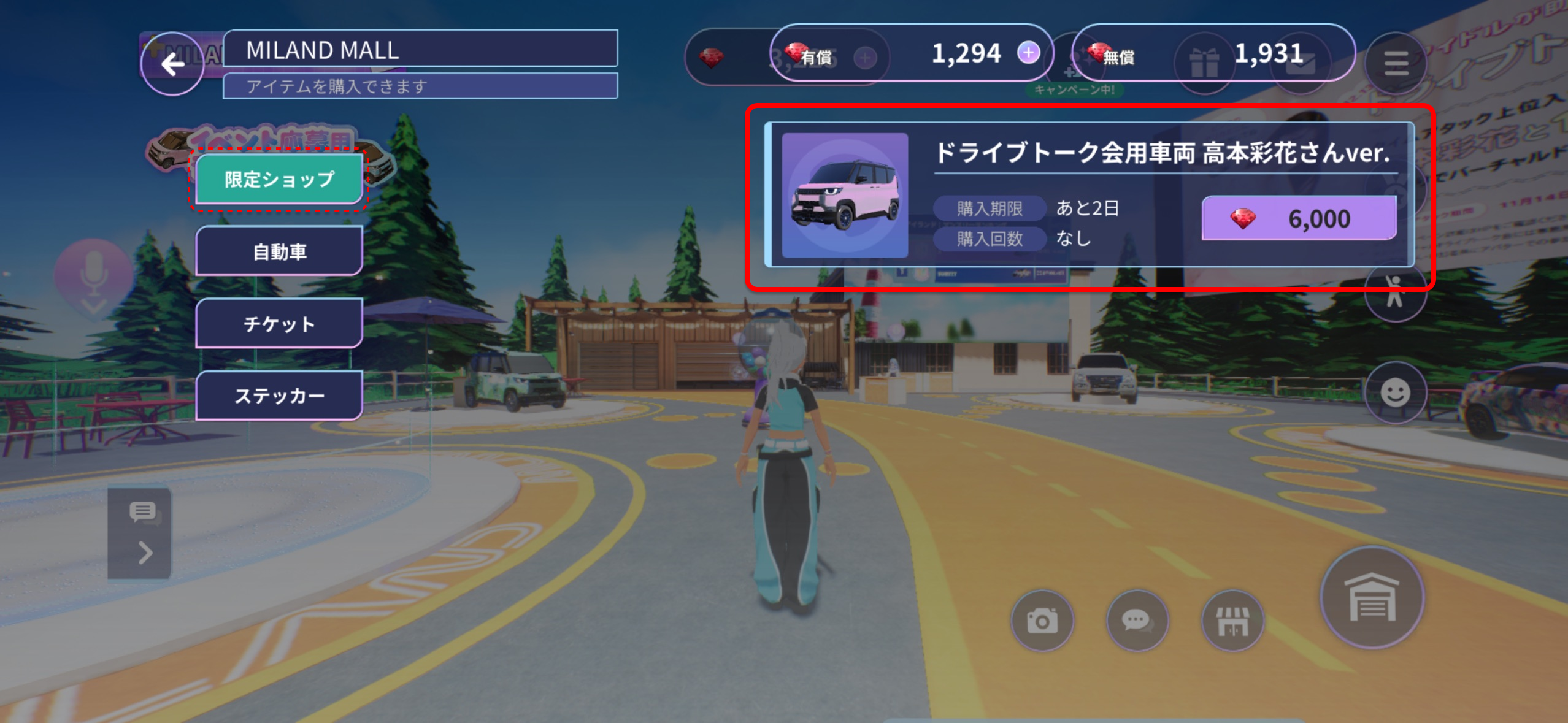The width and height of the screenshot is (1568, 723).
Task: Open the shop stall icon
Action: 1232,621
